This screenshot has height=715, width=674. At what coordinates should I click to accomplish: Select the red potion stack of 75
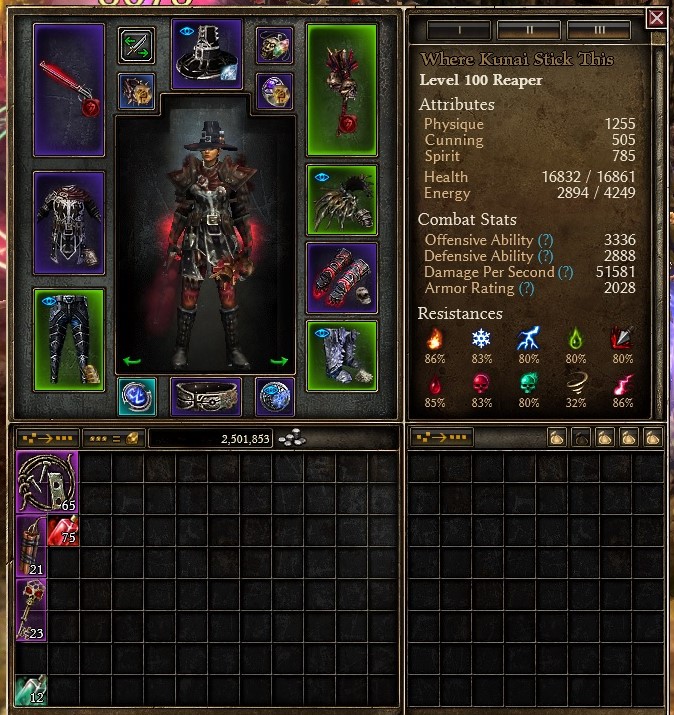pos(64,531)
